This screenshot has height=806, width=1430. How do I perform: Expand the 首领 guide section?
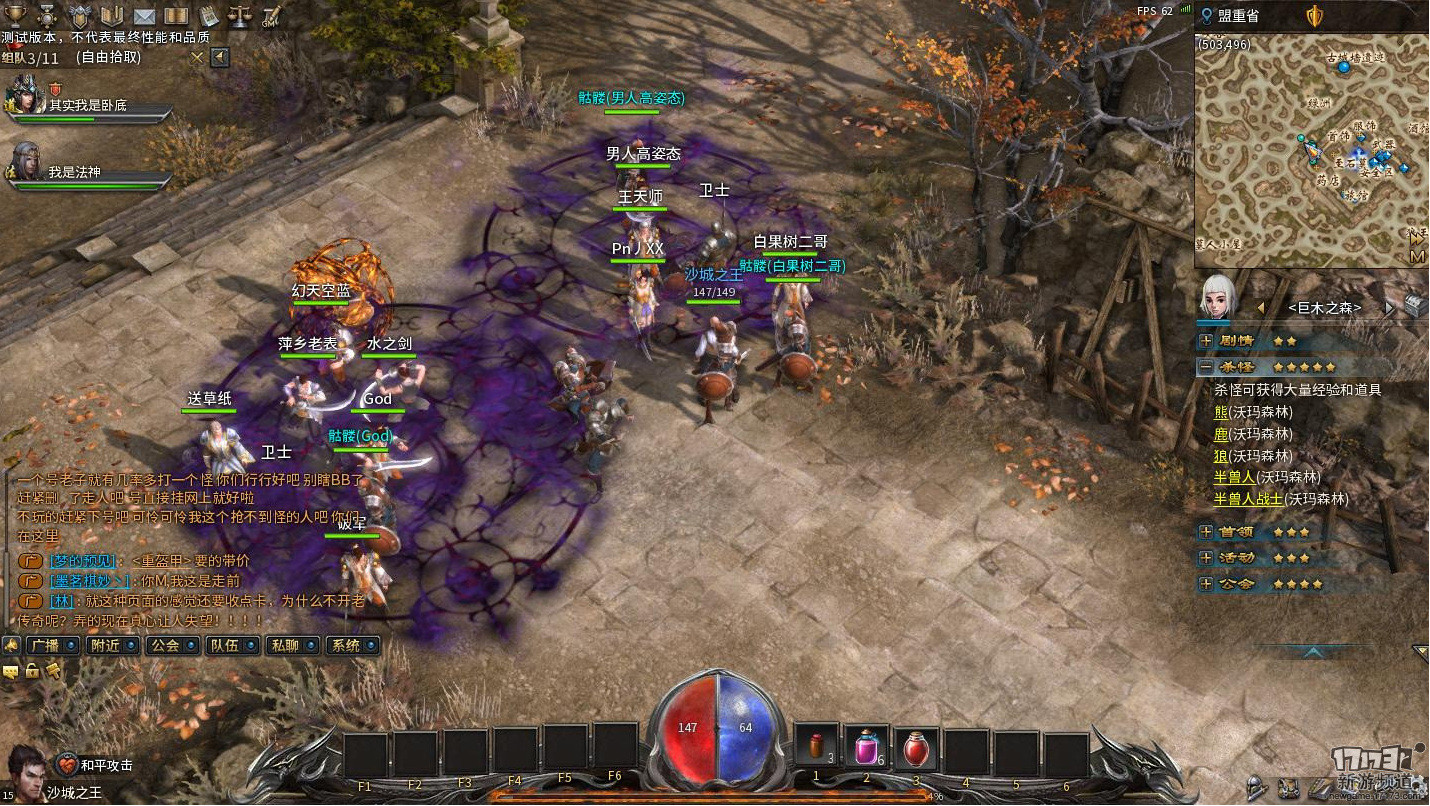1206,532
